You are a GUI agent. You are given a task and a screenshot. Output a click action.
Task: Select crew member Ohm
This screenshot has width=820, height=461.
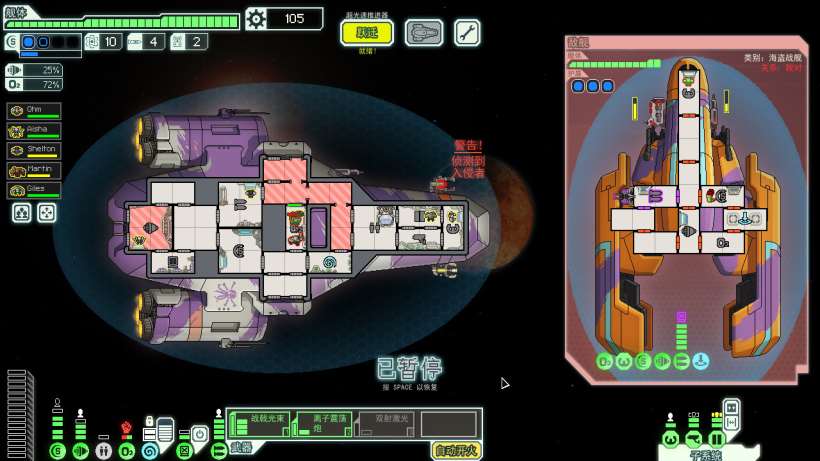coord(34,111)
